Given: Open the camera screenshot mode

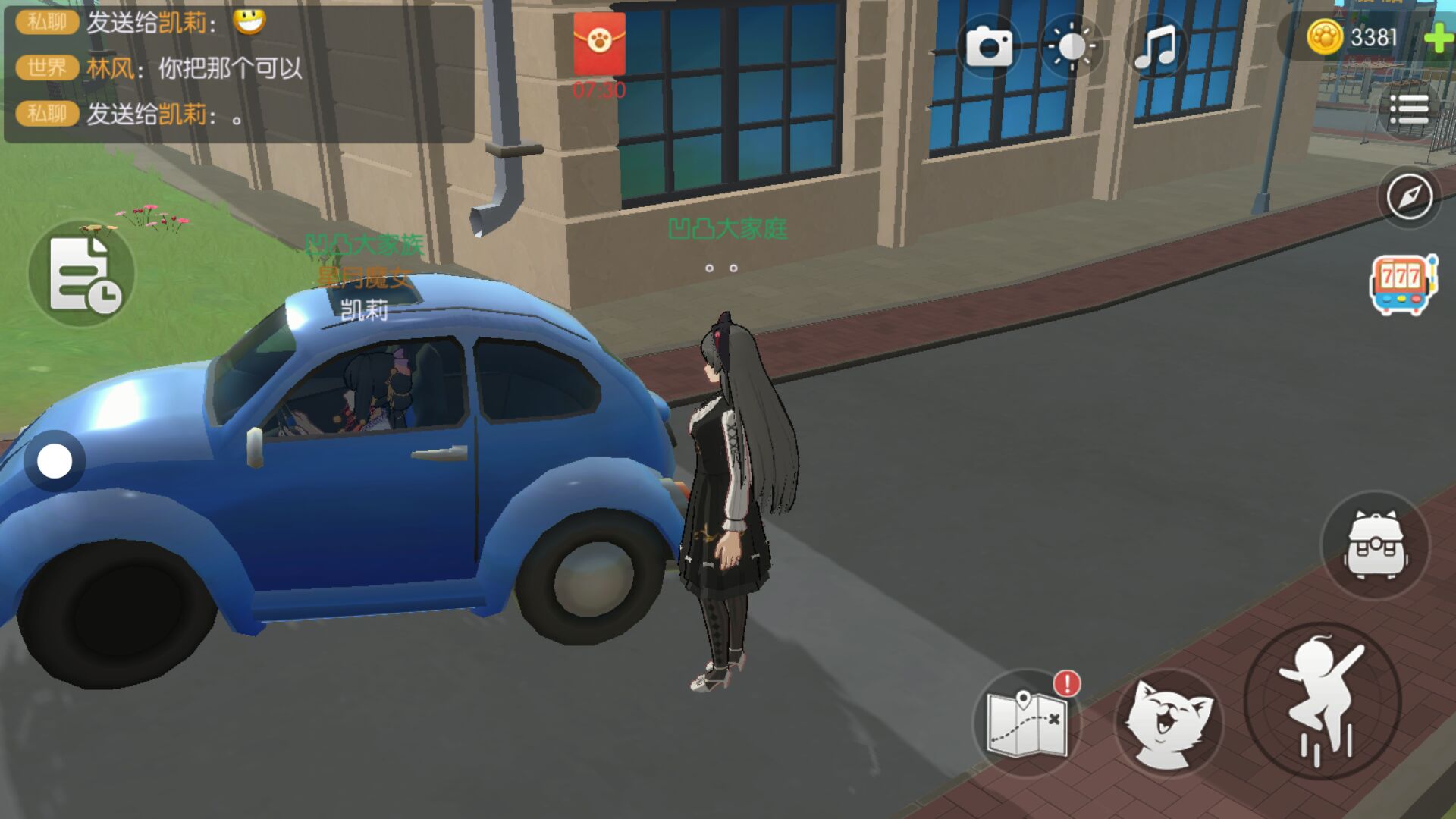Looking at the screenshot, I should click(988, 46).
